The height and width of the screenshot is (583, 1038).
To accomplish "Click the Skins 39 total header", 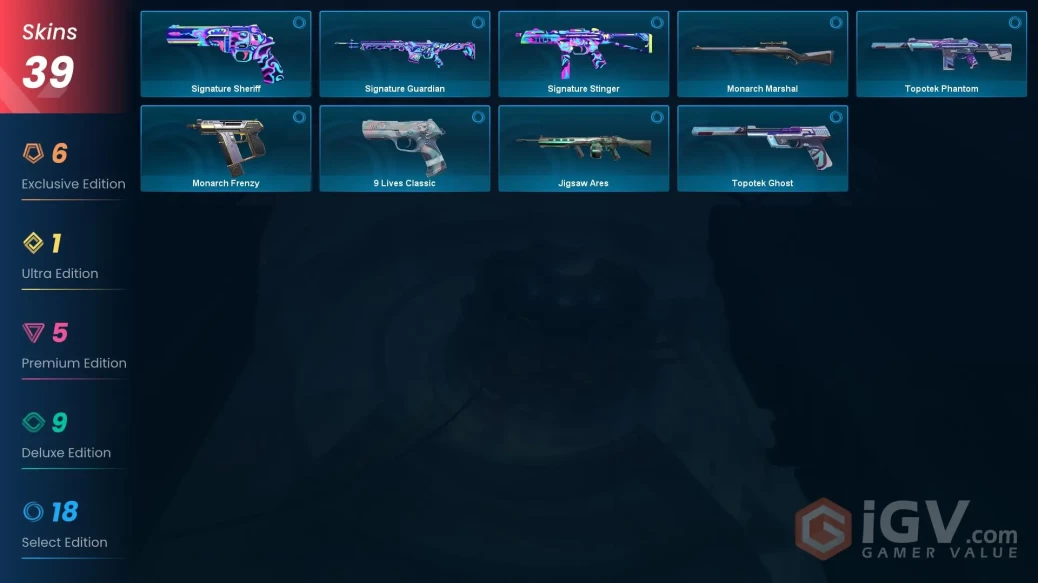I will coord(50,56).
